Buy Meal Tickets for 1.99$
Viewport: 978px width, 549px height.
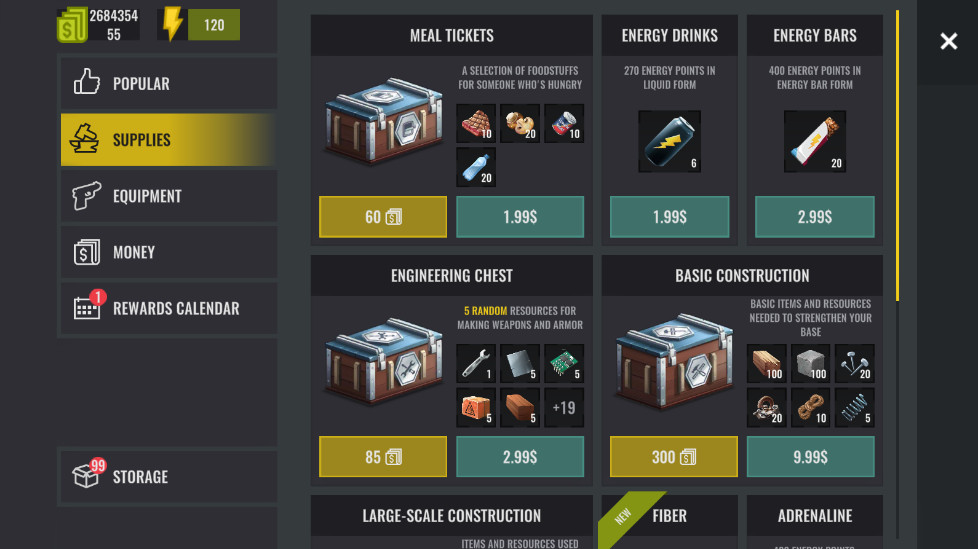coord(520,217)
